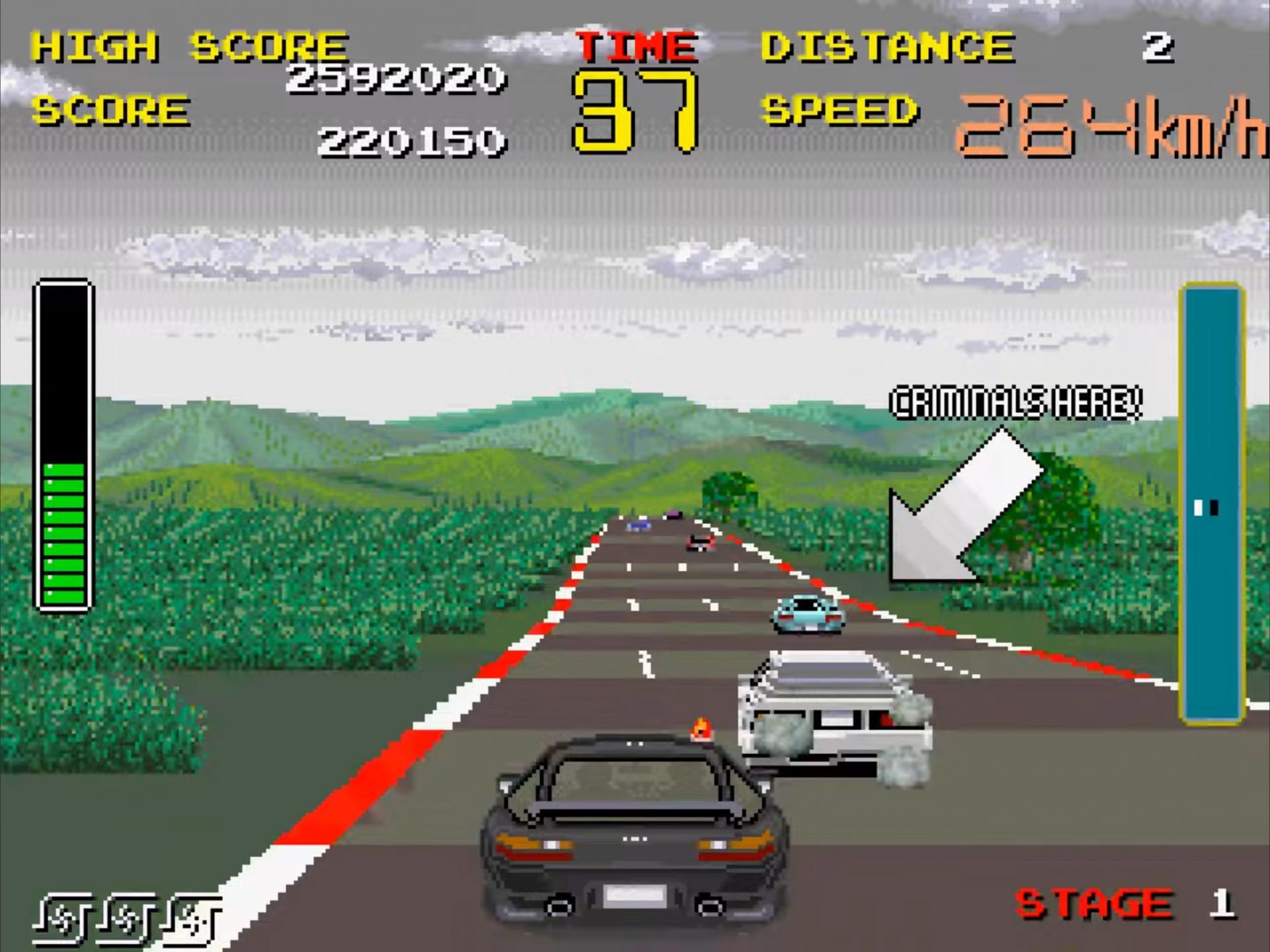
Task: Activate the rightmost partially-used turbo icon
Action: [195, 916]
